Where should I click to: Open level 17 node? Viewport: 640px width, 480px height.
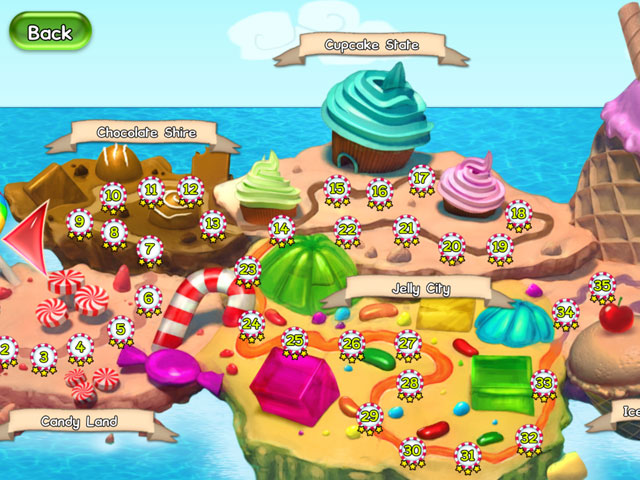(421, 179)
